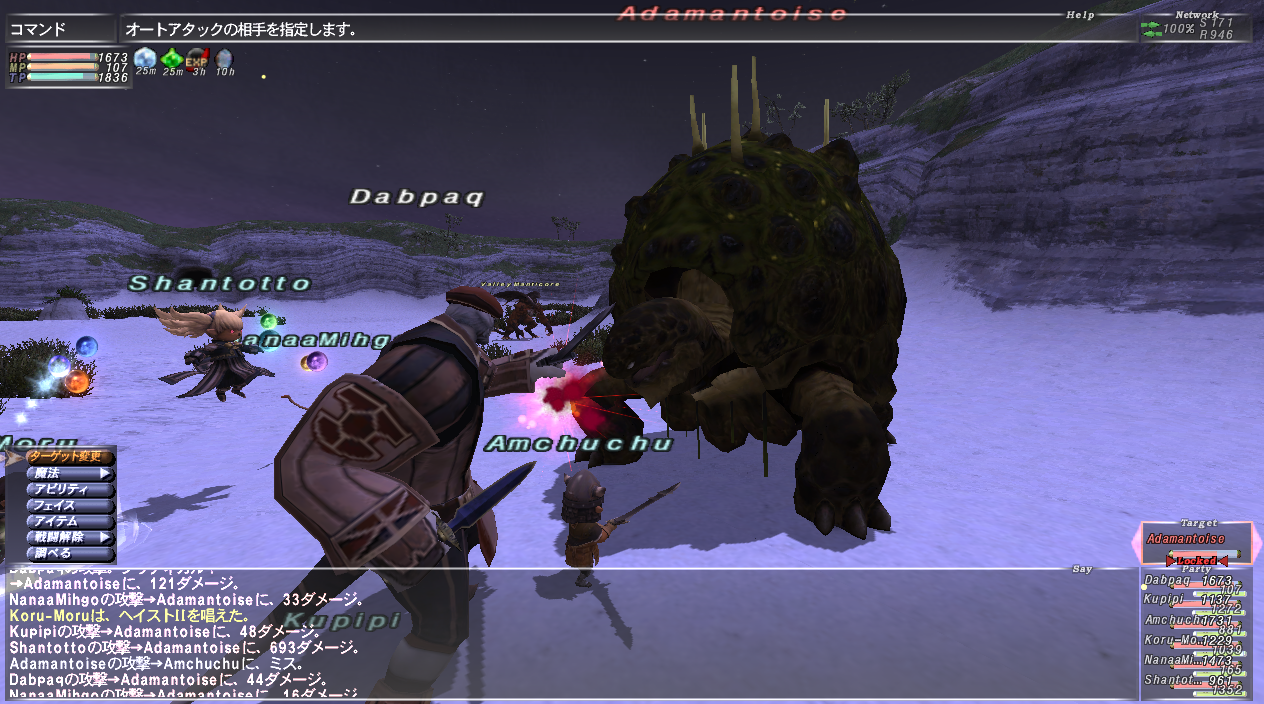Choose 戦闘解除 to disengage
Screen dimensions: 1264x704
click(70, 537)
